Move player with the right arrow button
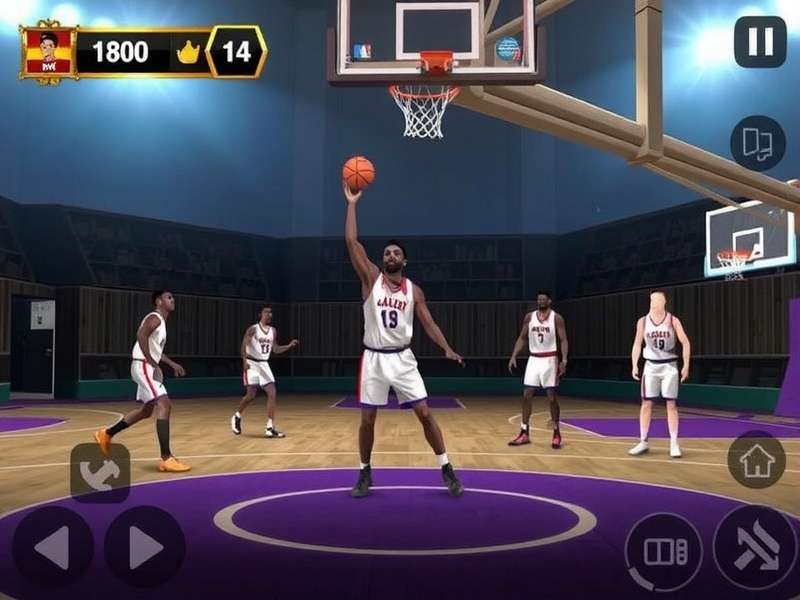The width and height of the screenshot is (800, 600). tap(145, 546)
